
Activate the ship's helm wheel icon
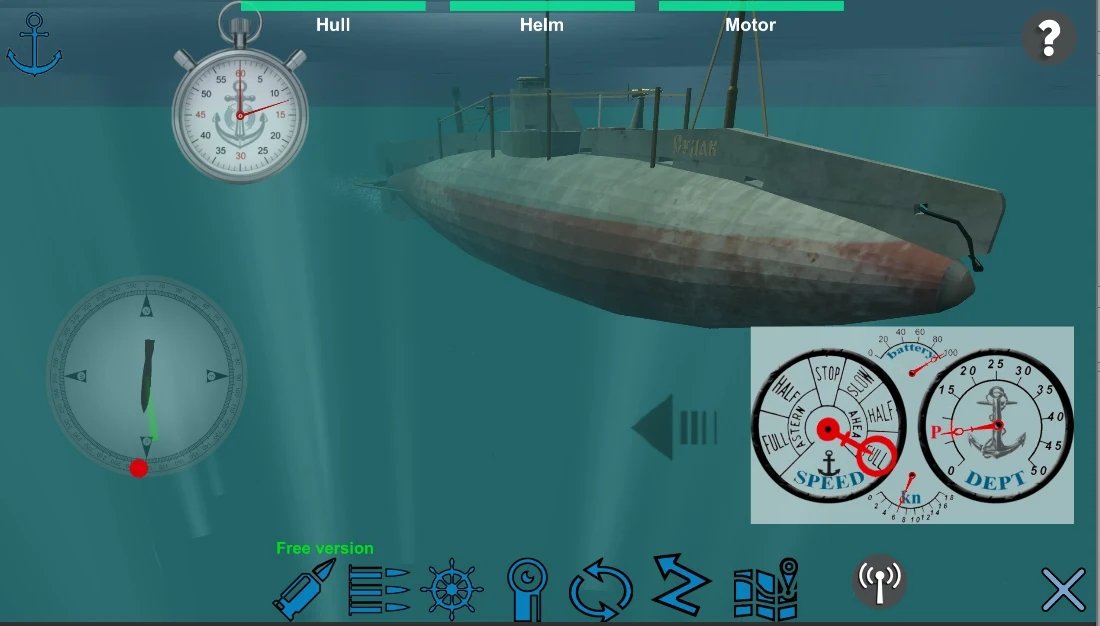(453, 590)
